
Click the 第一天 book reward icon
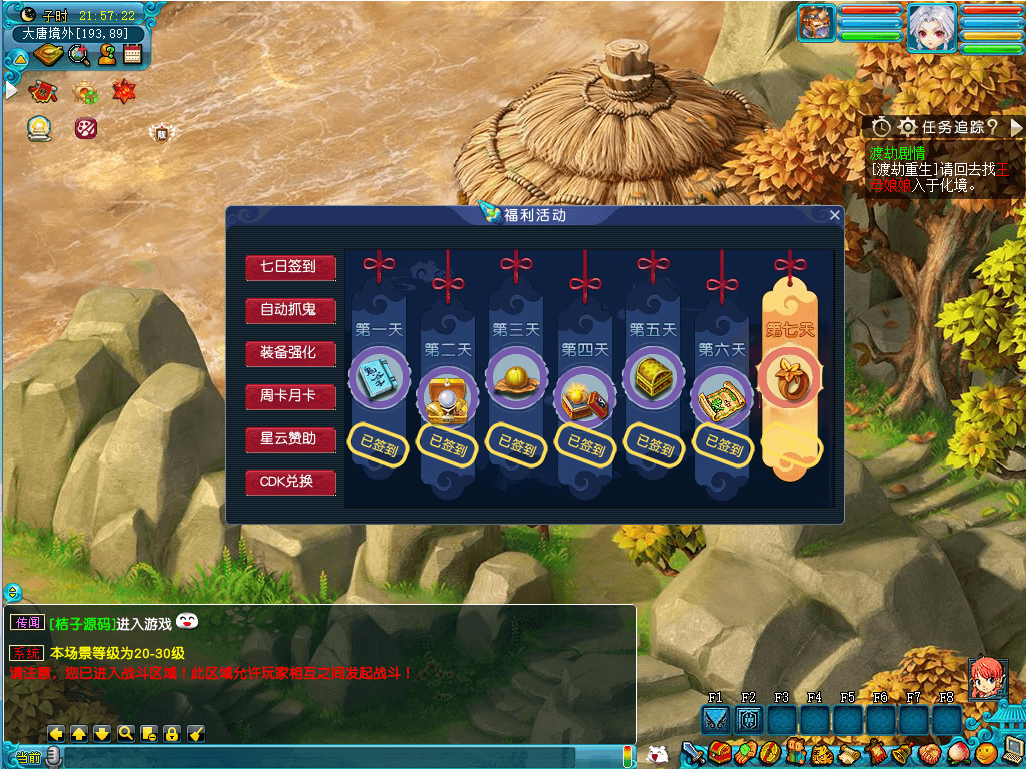tap(378, 377)
